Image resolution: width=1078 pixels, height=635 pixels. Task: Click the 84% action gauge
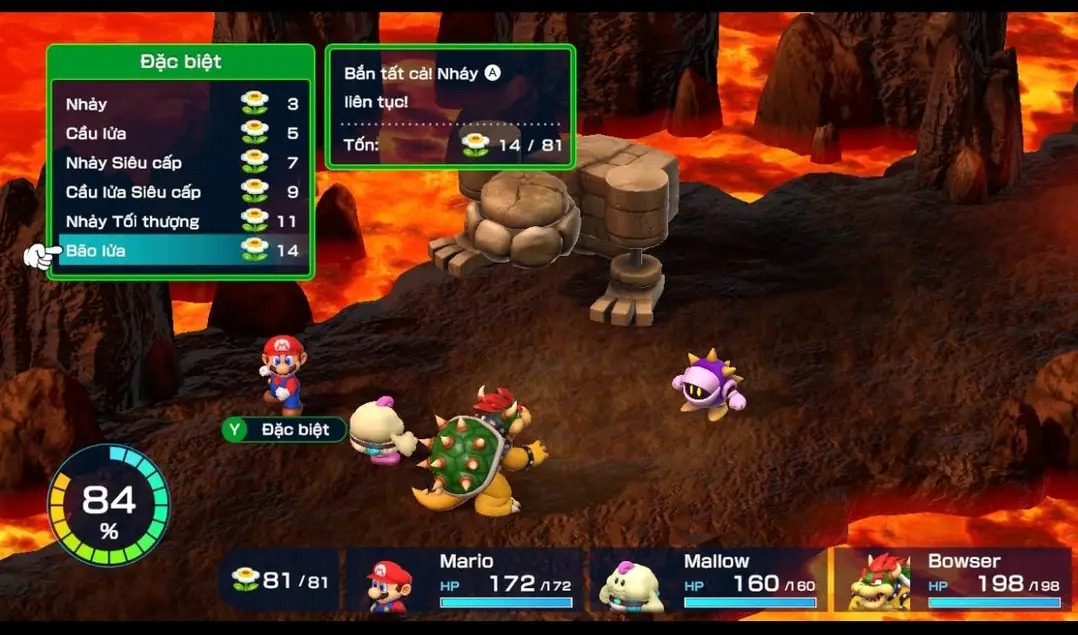[109, 505]
